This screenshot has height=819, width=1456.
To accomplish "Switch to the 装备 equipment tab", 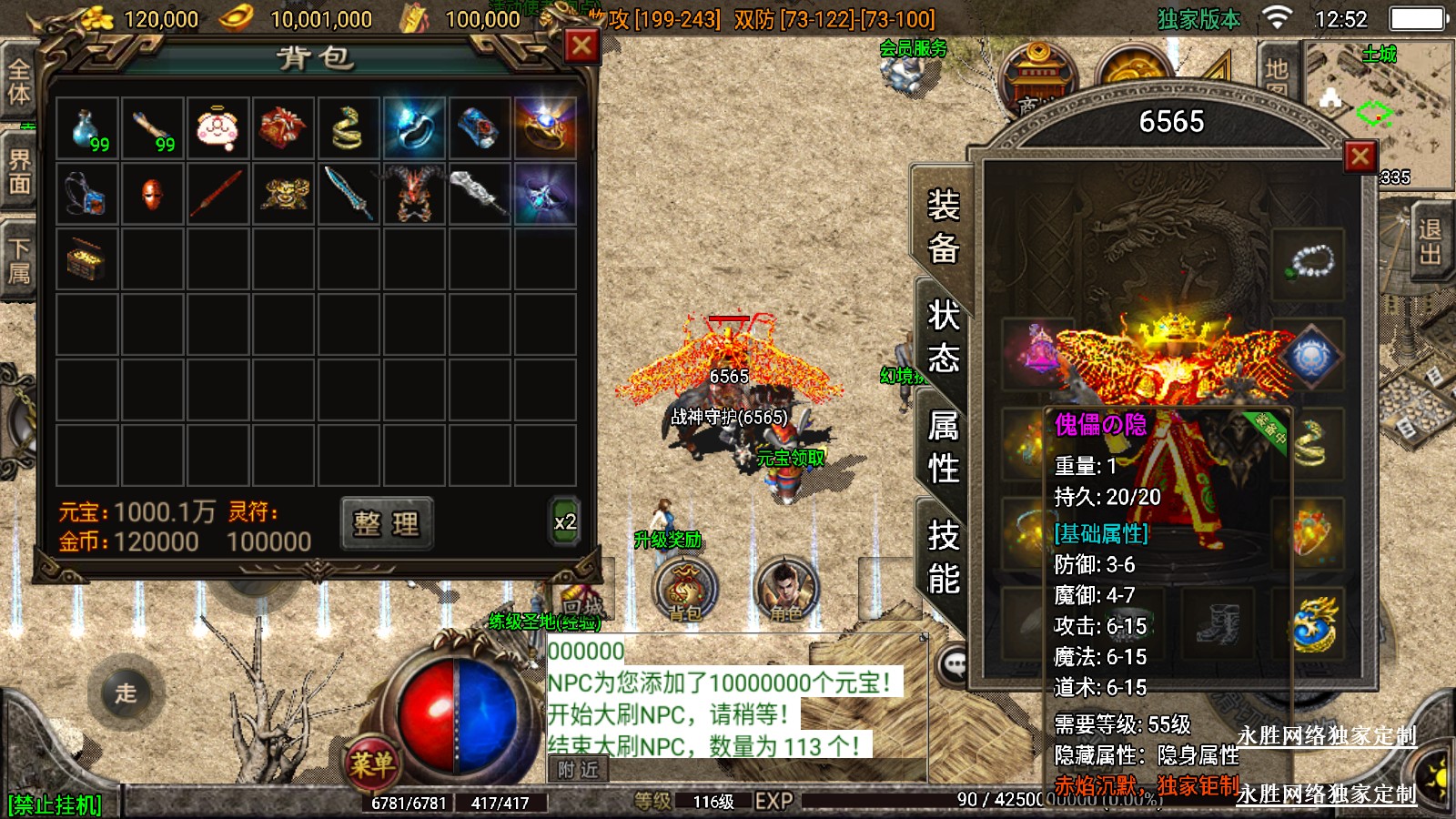I will [x=943, y=226].
